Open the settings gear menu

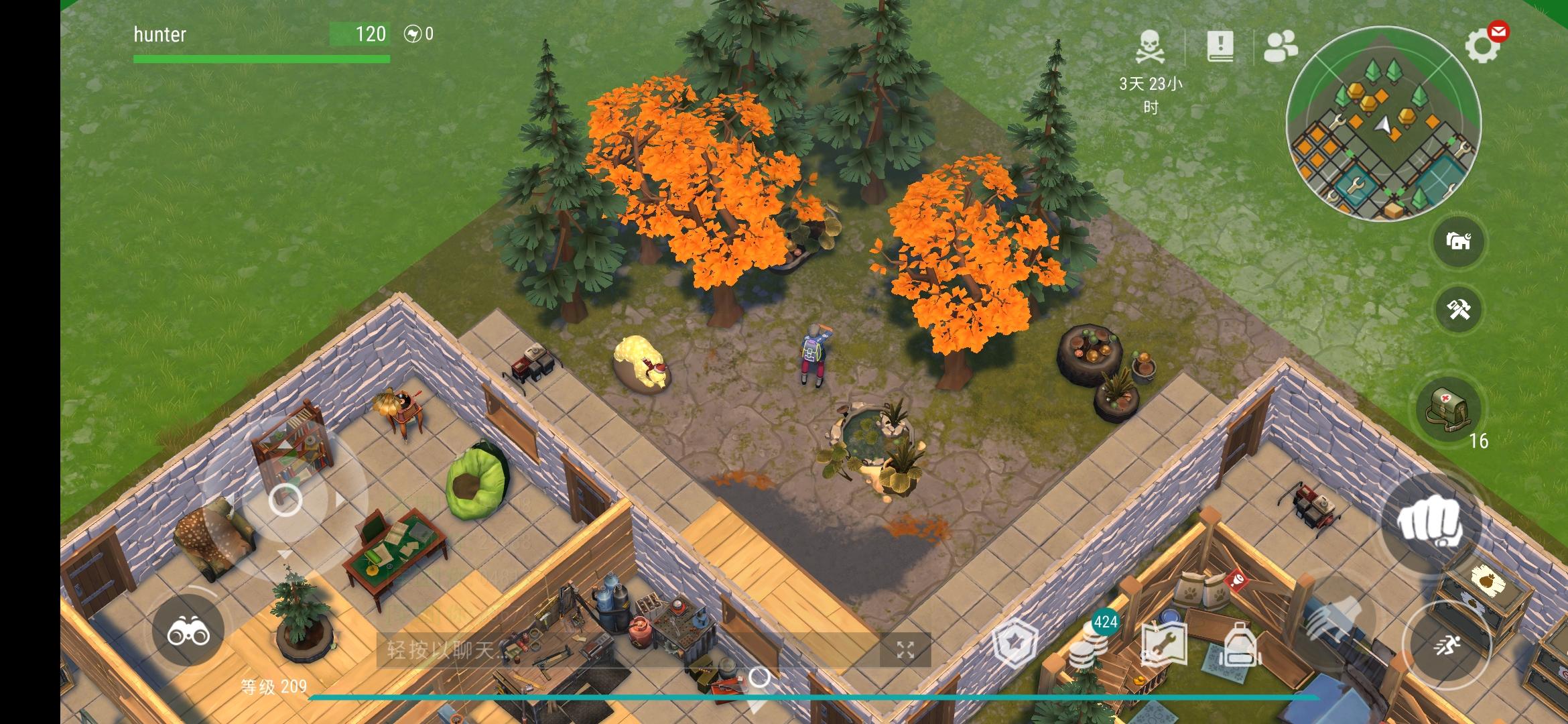(1481, 46)
